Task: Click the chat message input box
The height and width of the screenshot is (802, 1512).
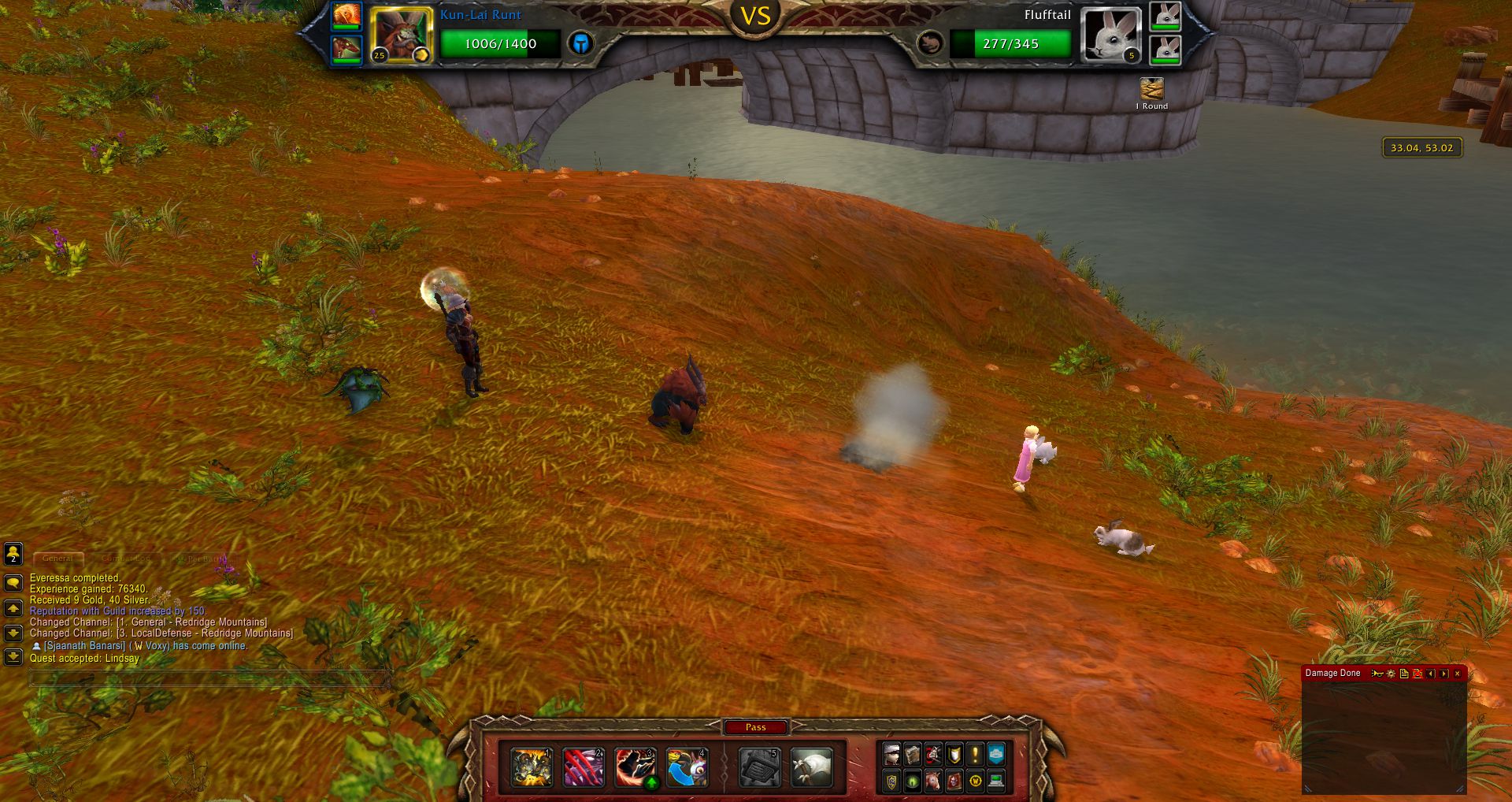Action: pos(209,678)
